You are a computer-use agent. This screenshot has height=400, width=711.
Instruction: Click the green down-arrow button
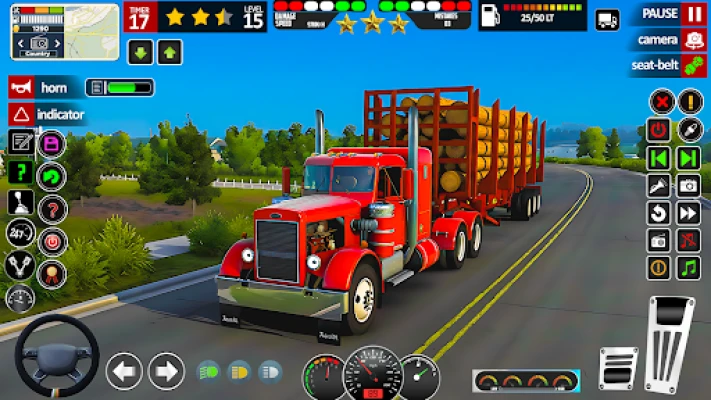[x=140, y=52]
